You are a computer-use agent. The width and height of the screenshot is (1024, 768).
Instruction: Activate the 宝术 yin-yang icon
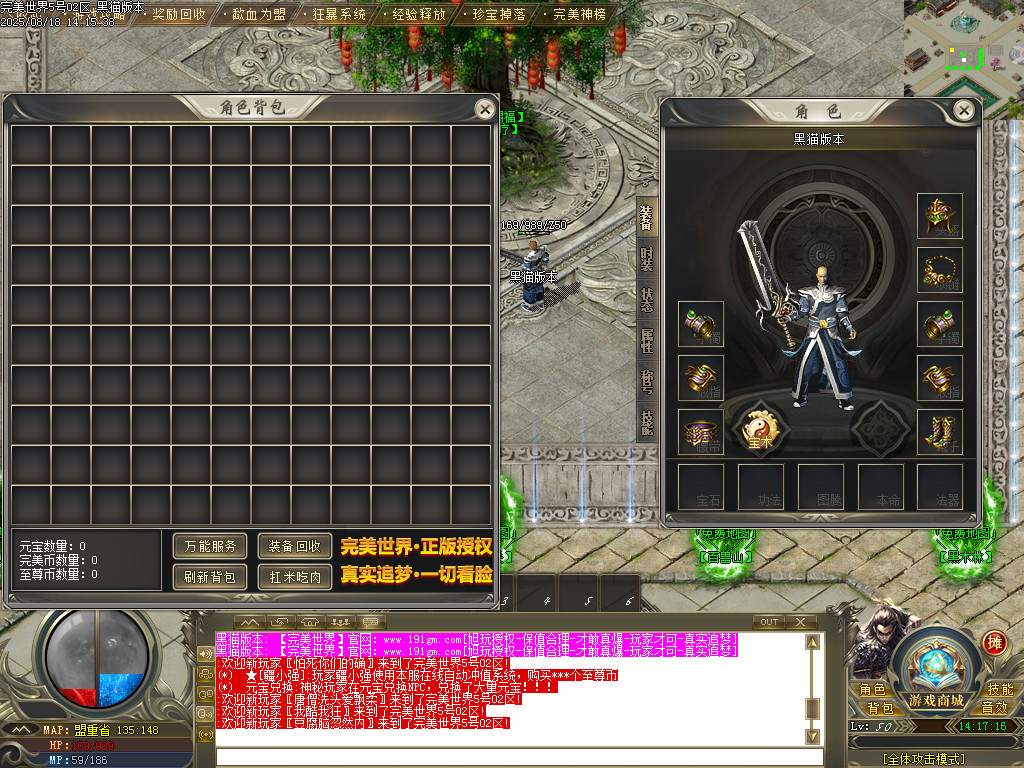(x=760, y=427)
